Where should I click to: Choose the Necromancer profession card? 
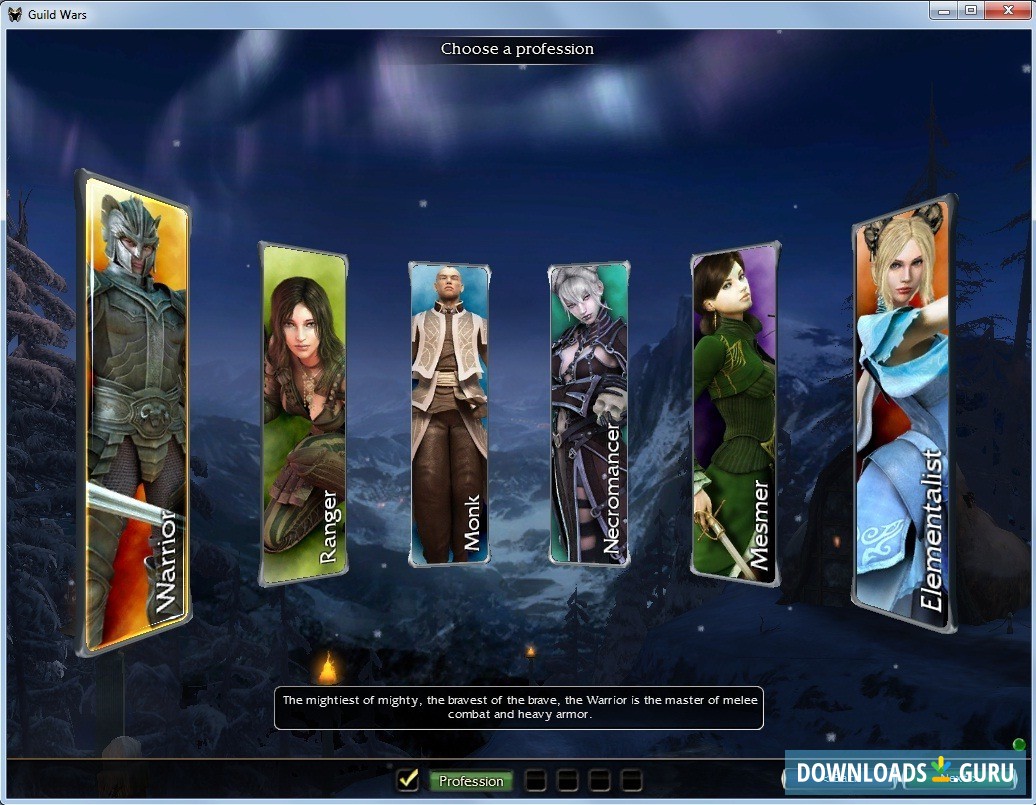(x=588, y=413)
